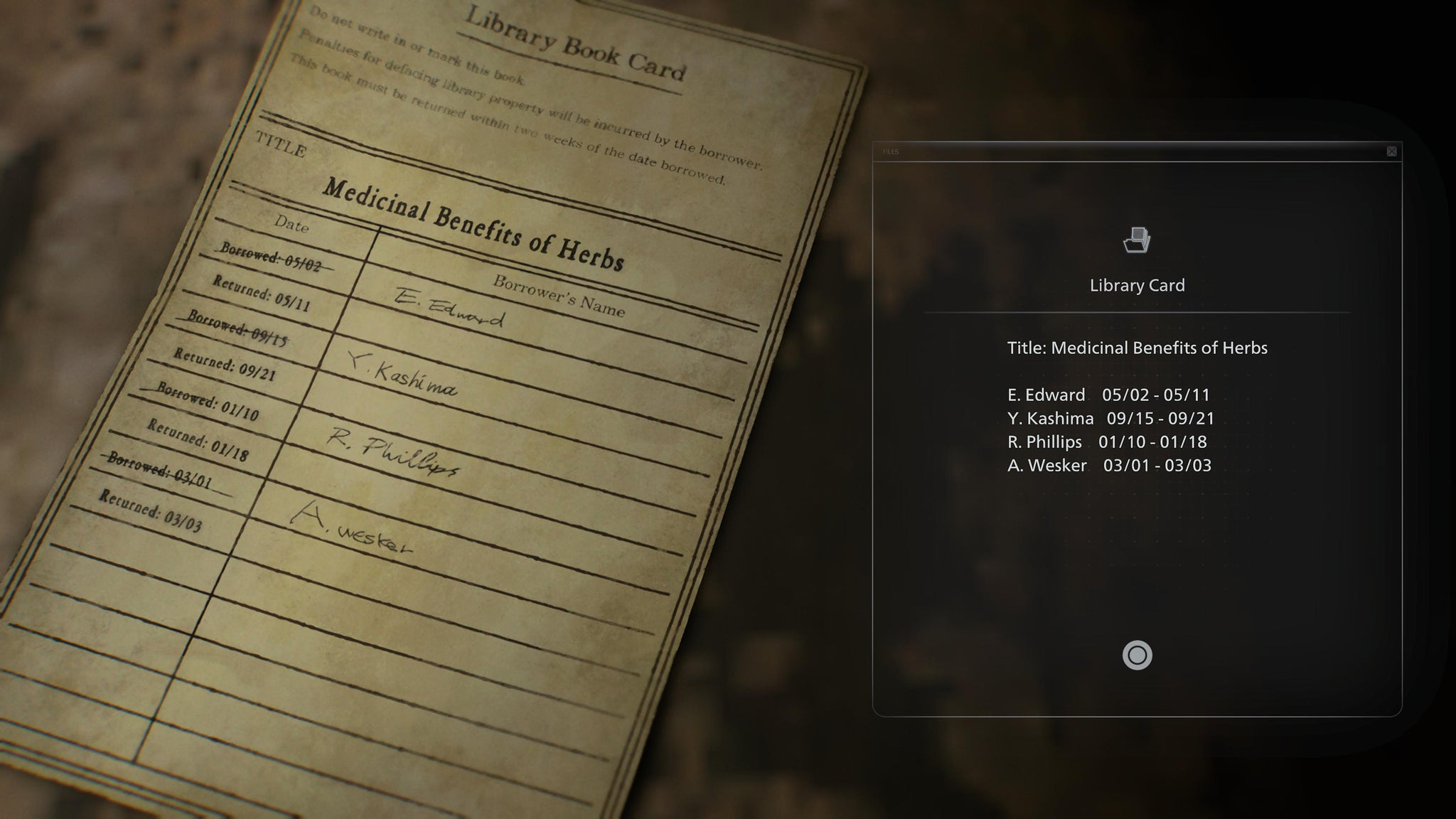
Task: Click the FILES header label
Action: 891,151
